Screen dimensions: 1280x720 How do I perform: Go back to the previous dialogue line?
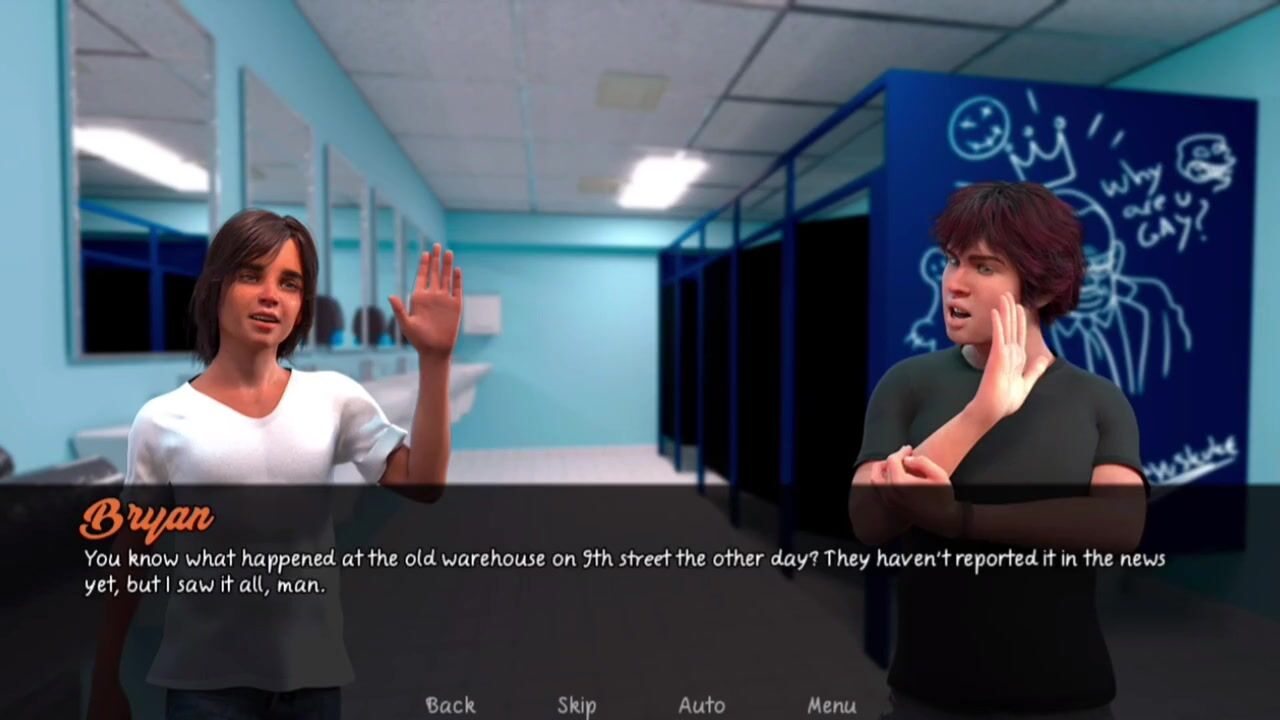[450, 705]
